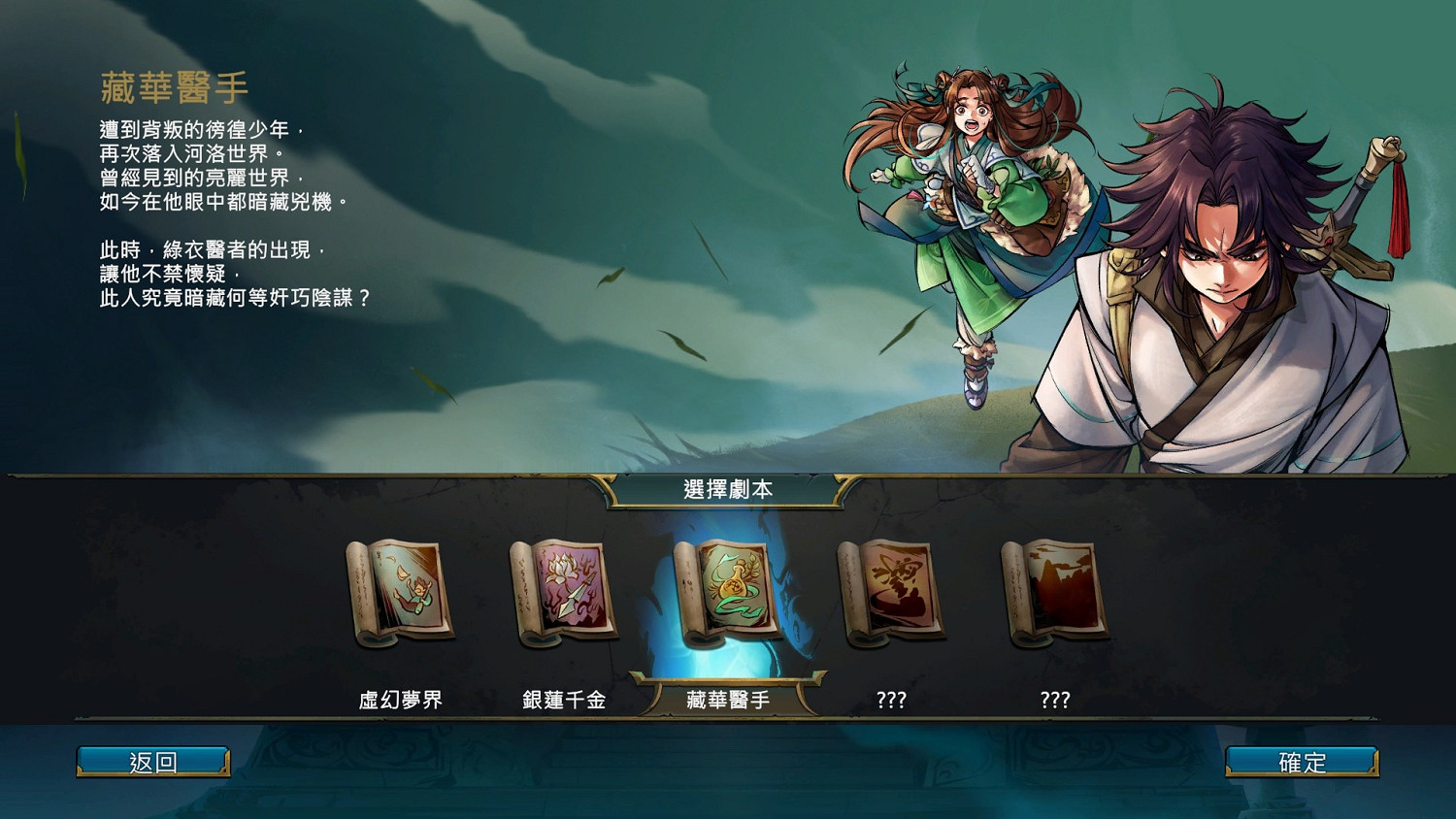Click the 銀蓮千金 text label
This screenshot has height=819, width=1456.
point(561,698)
